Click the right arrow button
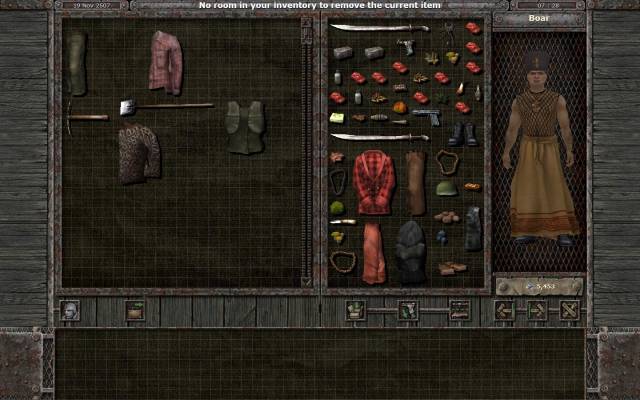640x400 pixels. [x=537, y=310]
